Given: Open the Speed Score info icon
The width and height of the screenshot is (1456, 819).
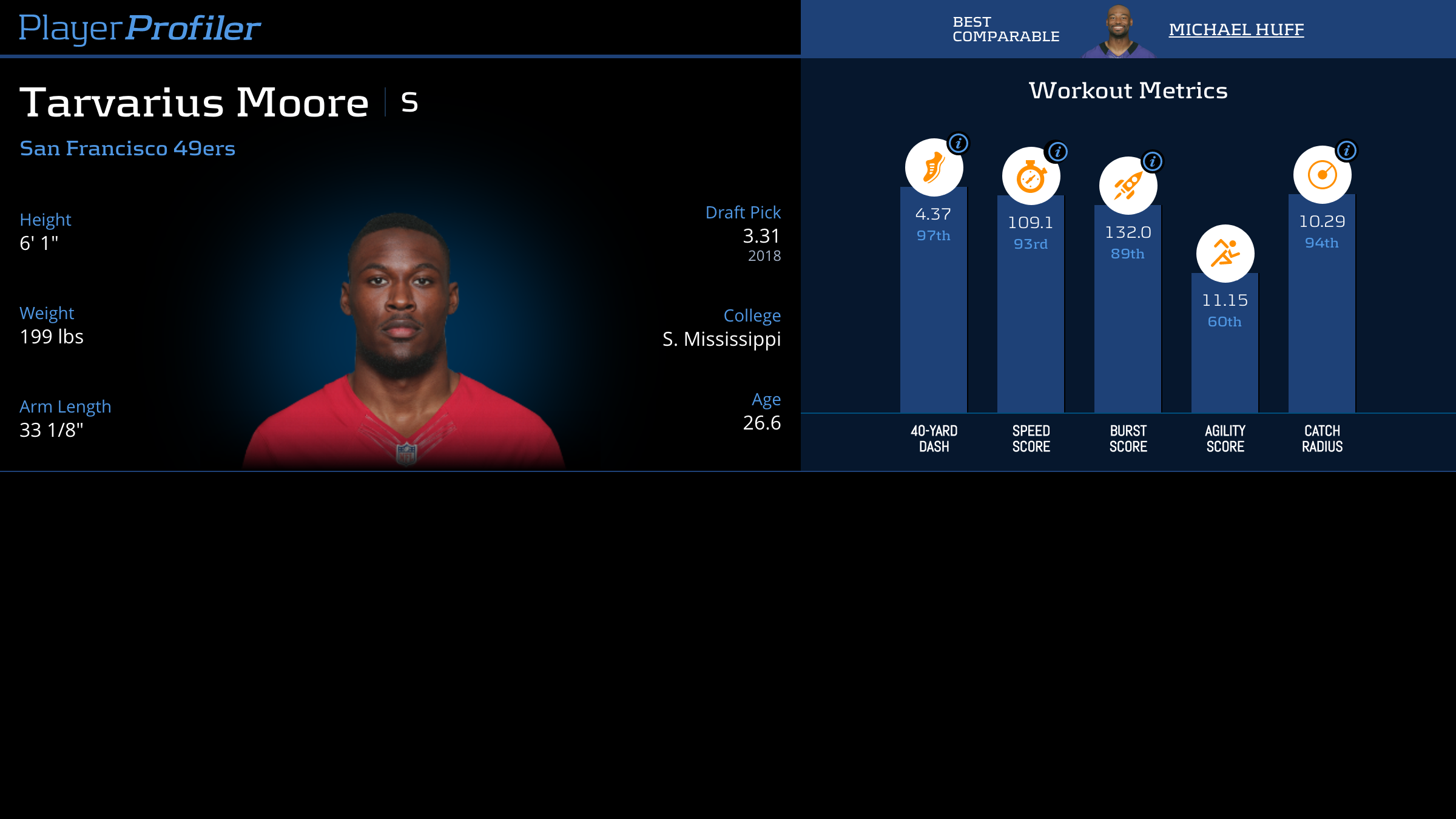Looking at the screenshot, I should pyautogui.click(x=1057, y=152).
